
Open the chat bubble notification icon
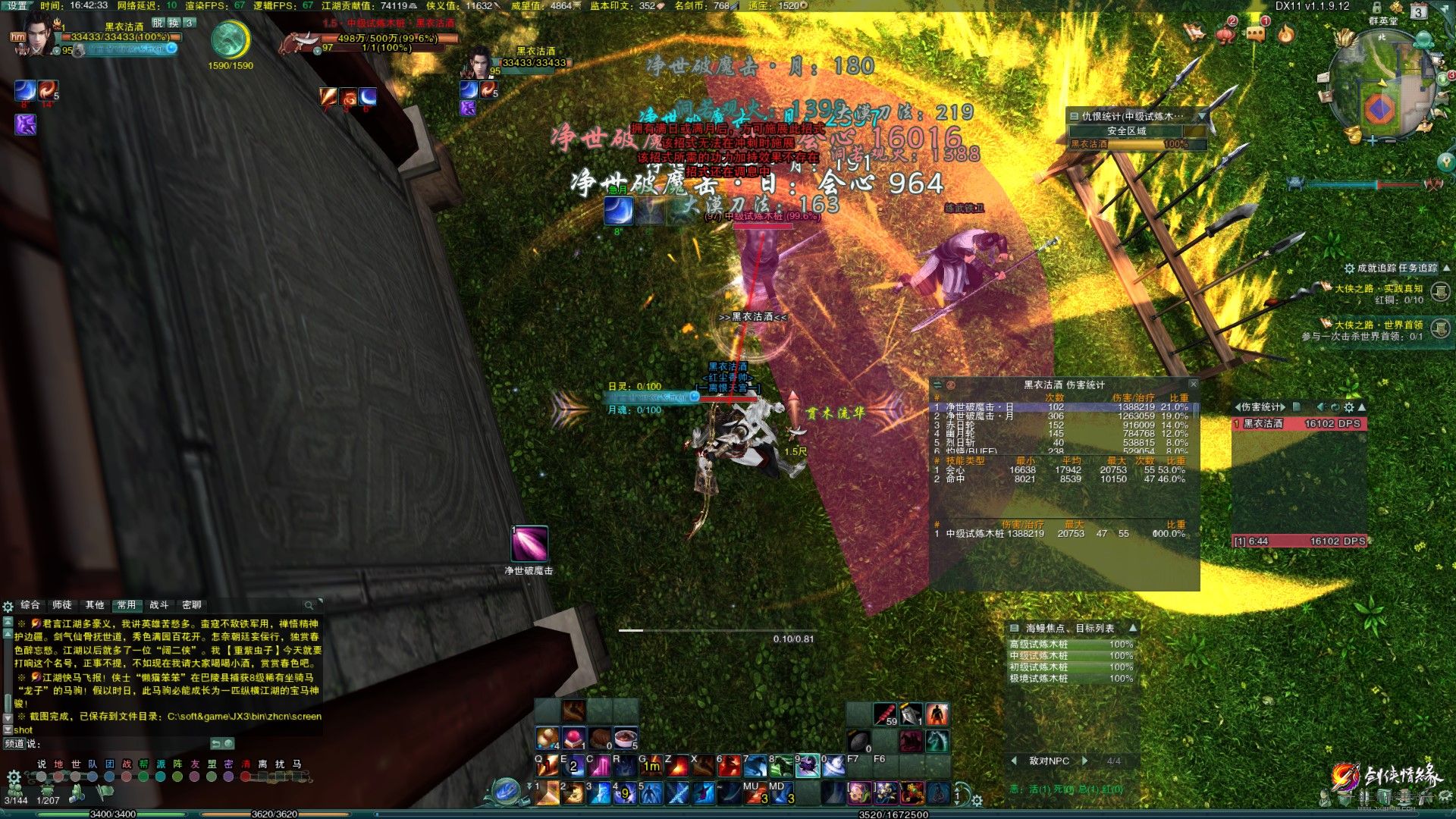point(1256,33)
